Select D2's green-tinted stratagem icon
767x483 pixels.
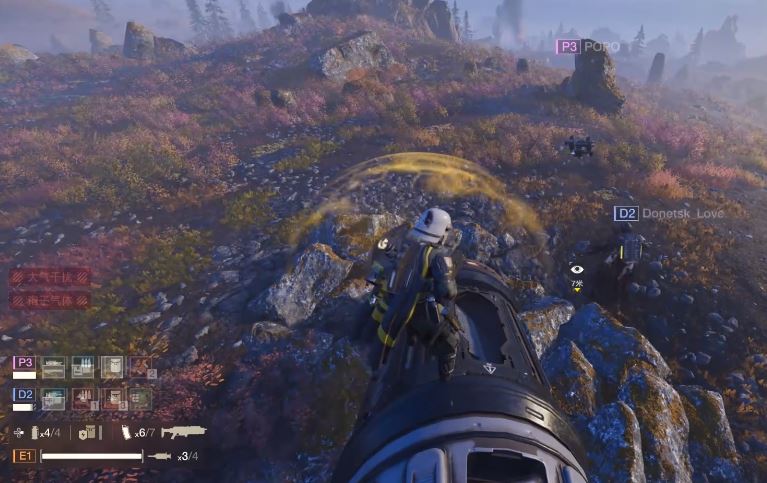coord(141,399)
